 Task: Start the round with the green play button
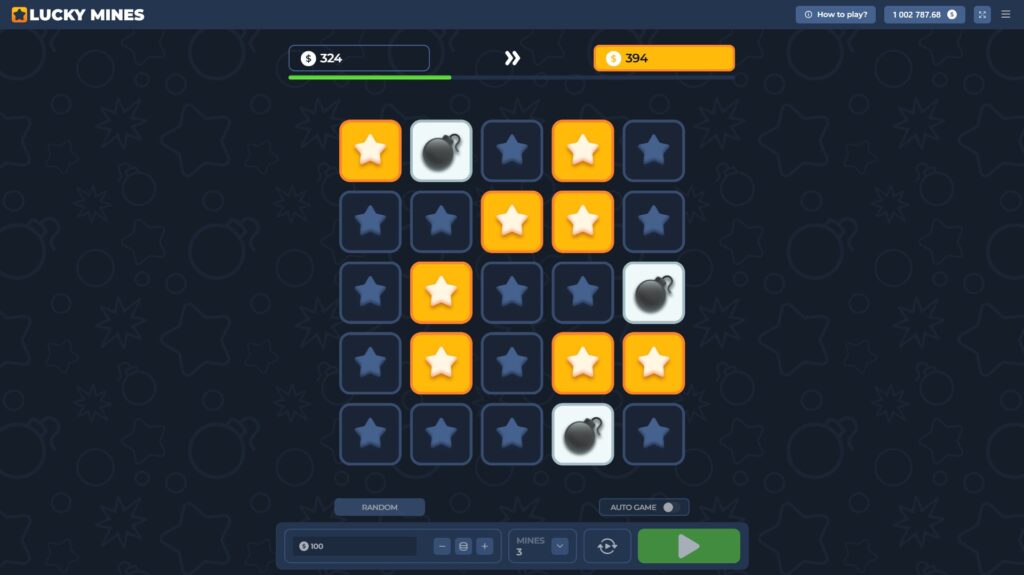click(x=689, y=546)
